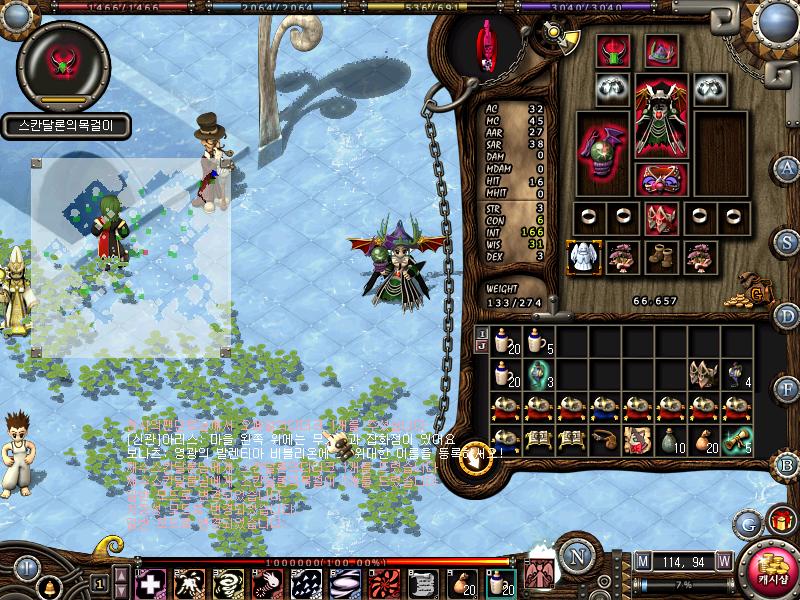Click the round D side button
Screen dimensions: 800x600
click(788, 316)
